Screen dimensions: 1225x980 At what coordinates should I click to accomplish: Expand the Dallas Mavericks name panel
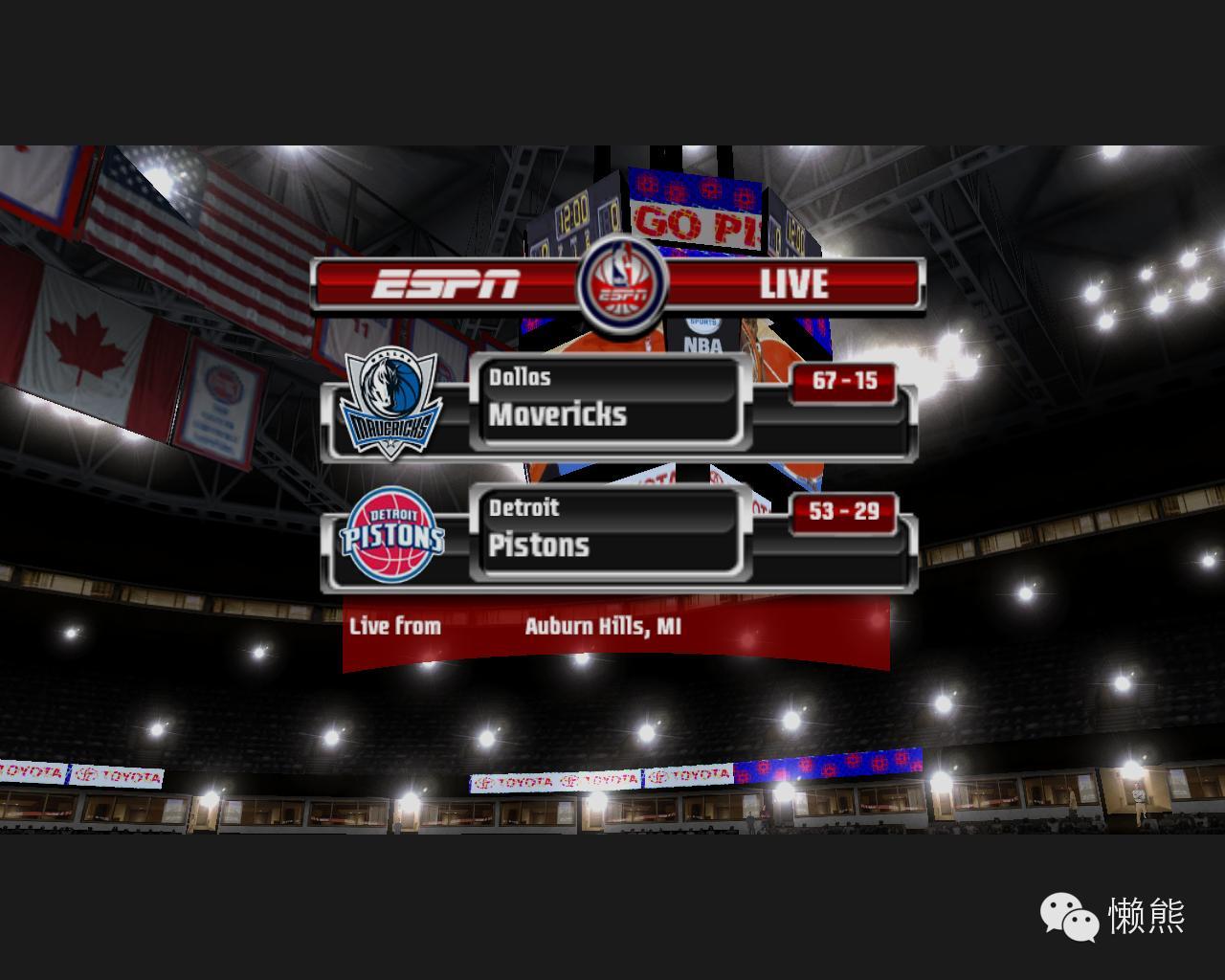click(x=610, y=402)
